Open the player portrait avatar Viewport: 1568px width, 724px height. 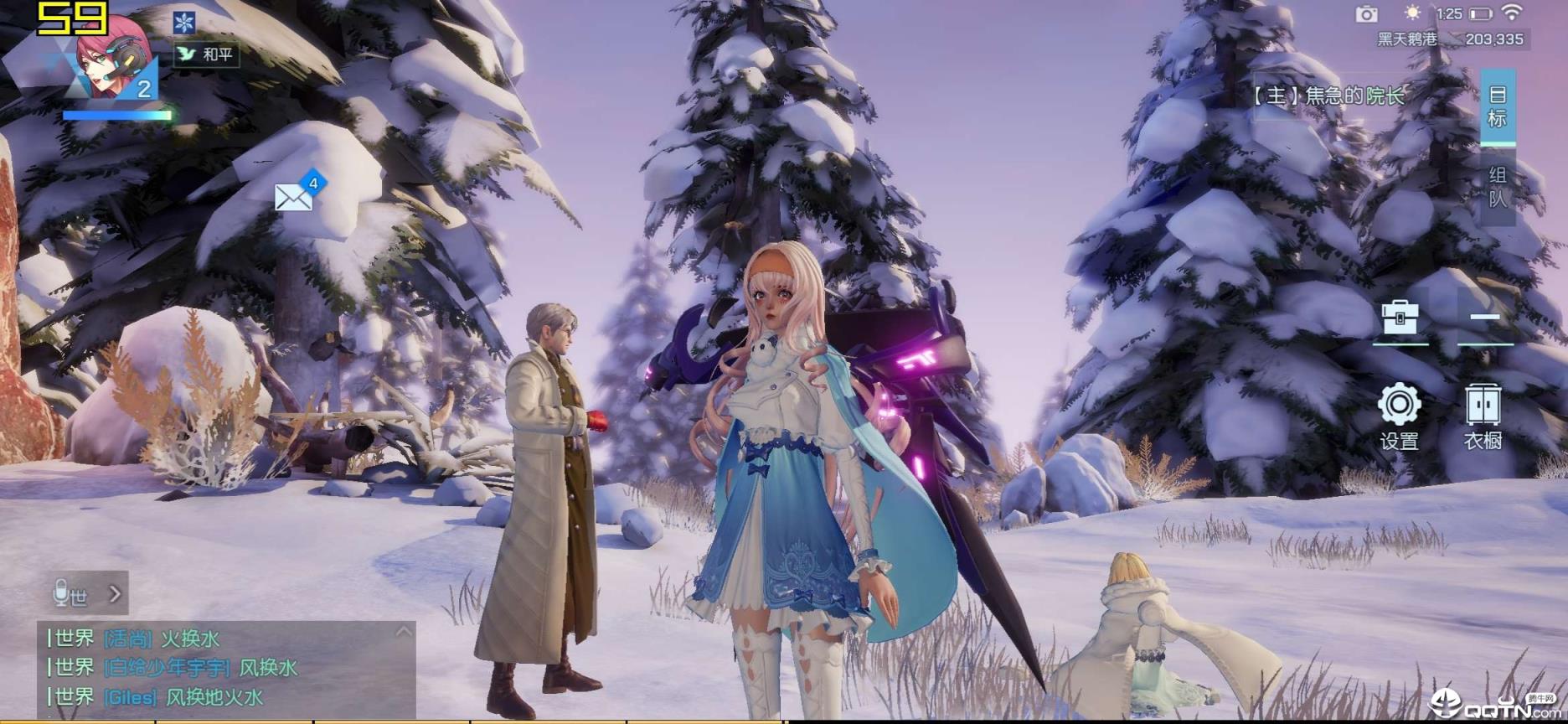[x=111, y=57]
